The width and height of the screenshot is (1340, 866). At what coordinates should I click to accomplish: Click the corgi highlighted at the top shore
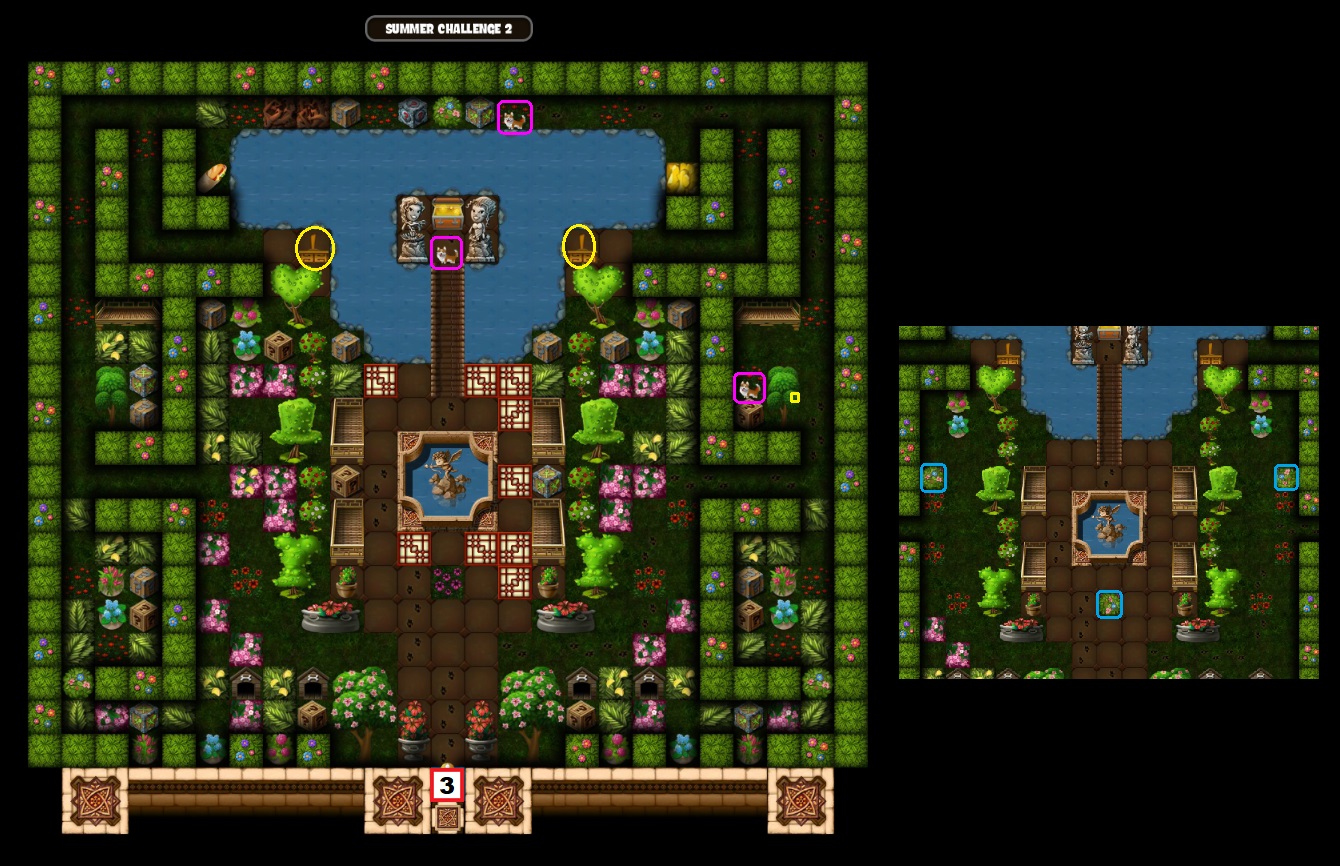point(514,116)
